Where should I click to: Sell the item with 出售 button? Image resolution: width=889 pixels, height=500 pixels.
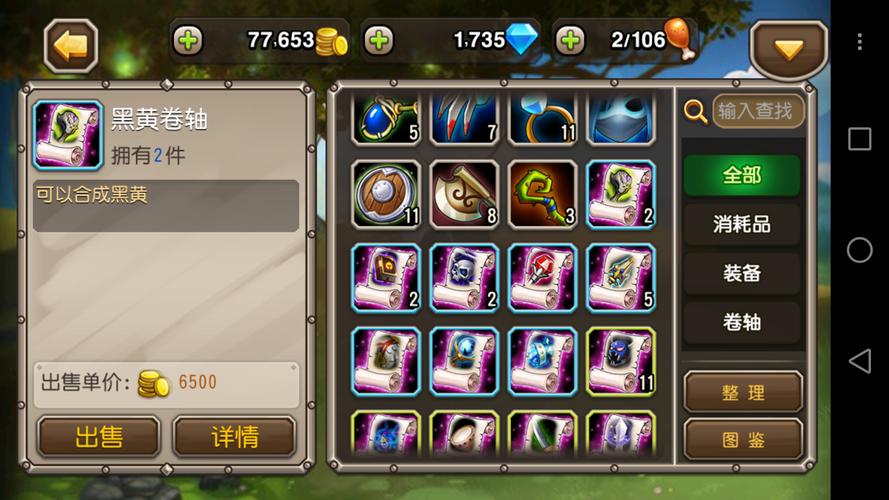tap(99, 437)
